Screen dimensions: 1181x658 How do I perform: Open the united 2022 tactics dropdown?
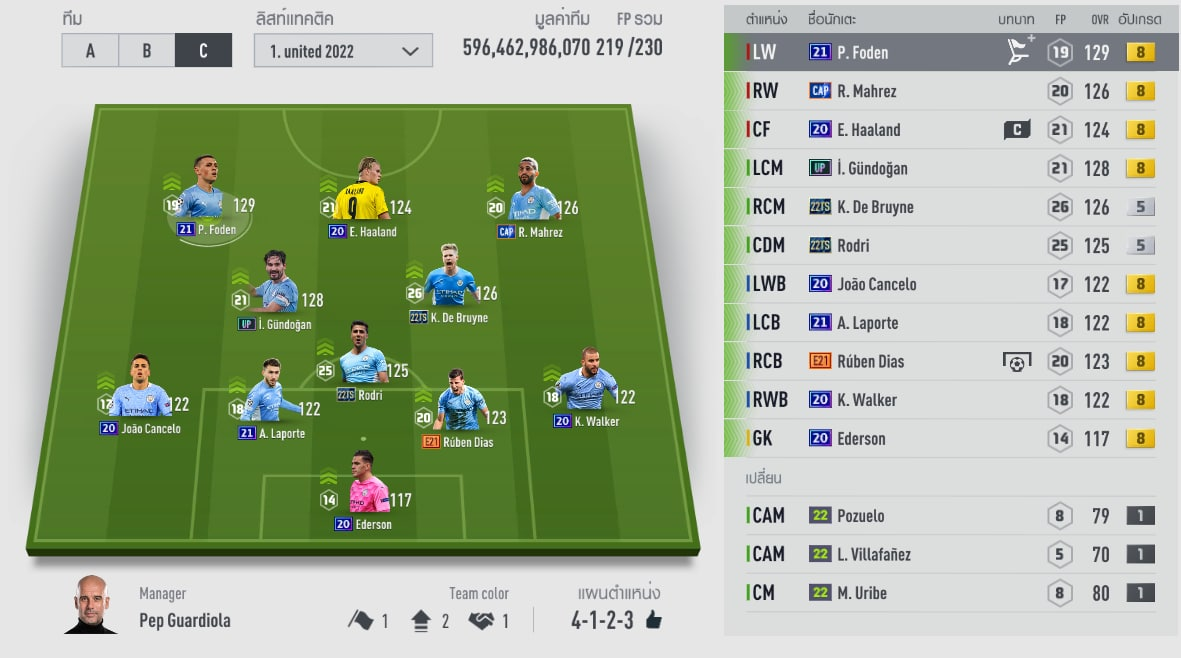click(343, 51)
